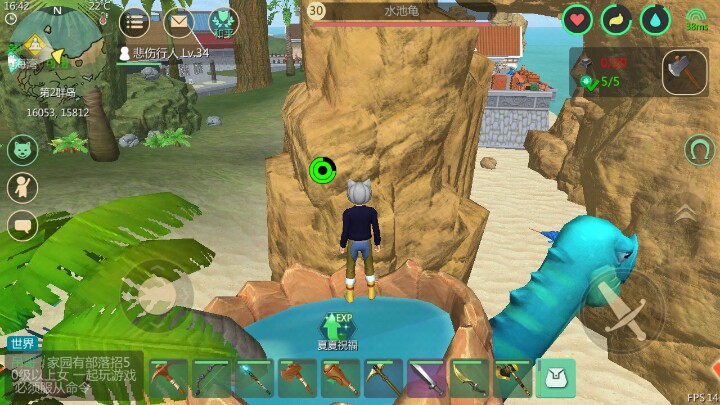
Task: Open the list menu button
Action: pos(135,21)
